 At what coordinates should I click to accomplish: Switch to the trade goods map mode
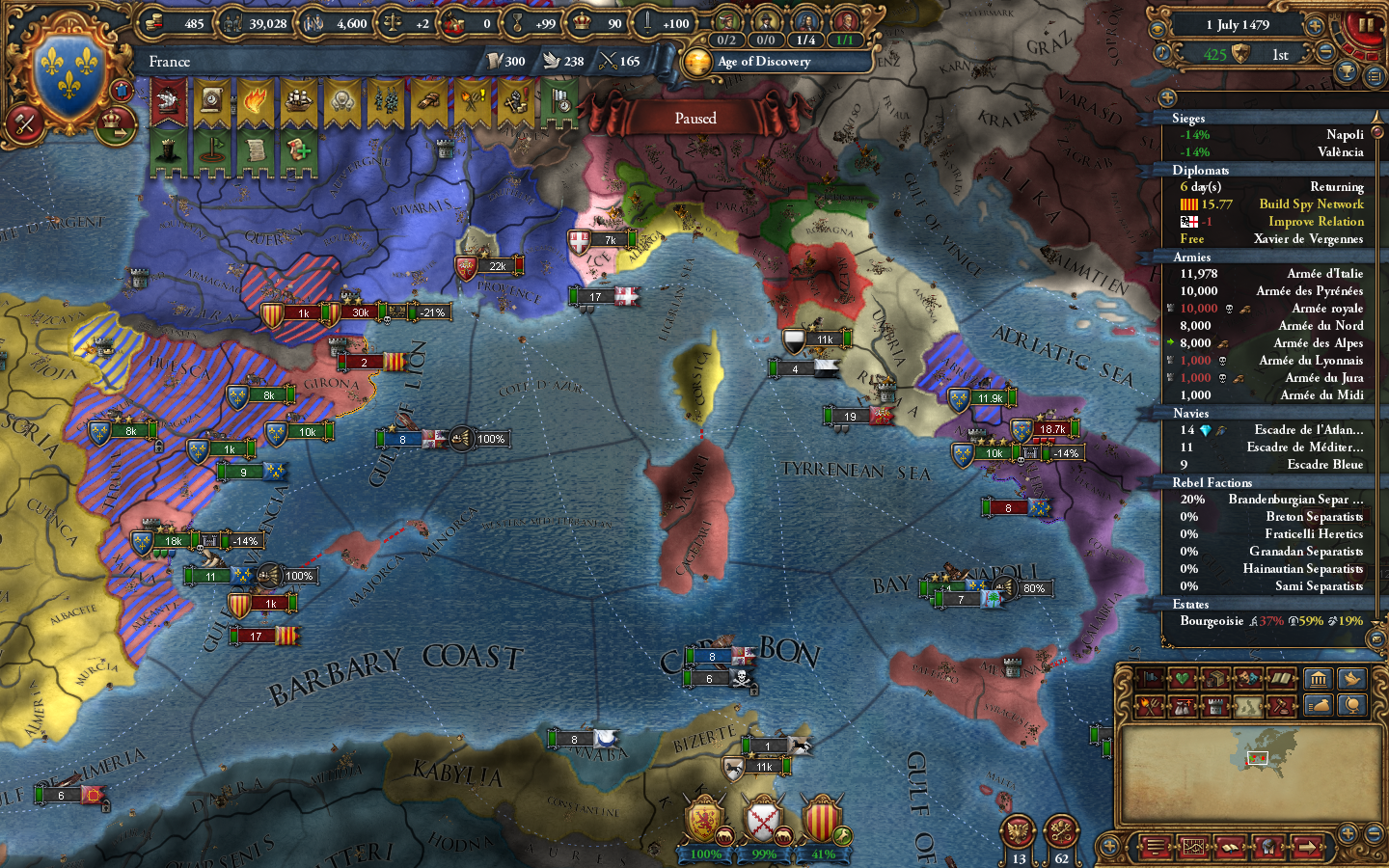click(x=1216, y=678)
